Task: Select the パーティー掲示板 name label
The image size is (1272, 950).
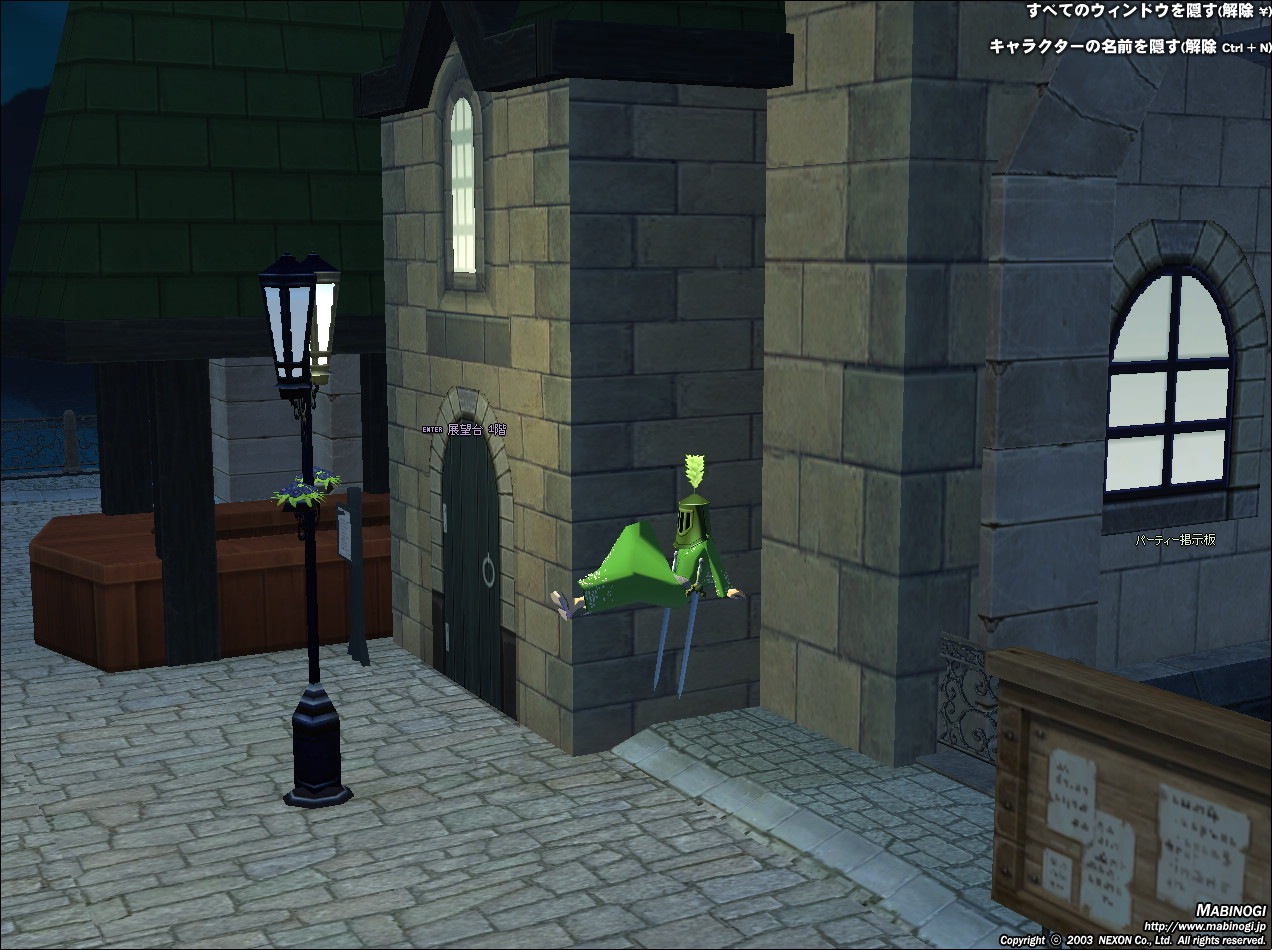Action: click(1176, 540)
